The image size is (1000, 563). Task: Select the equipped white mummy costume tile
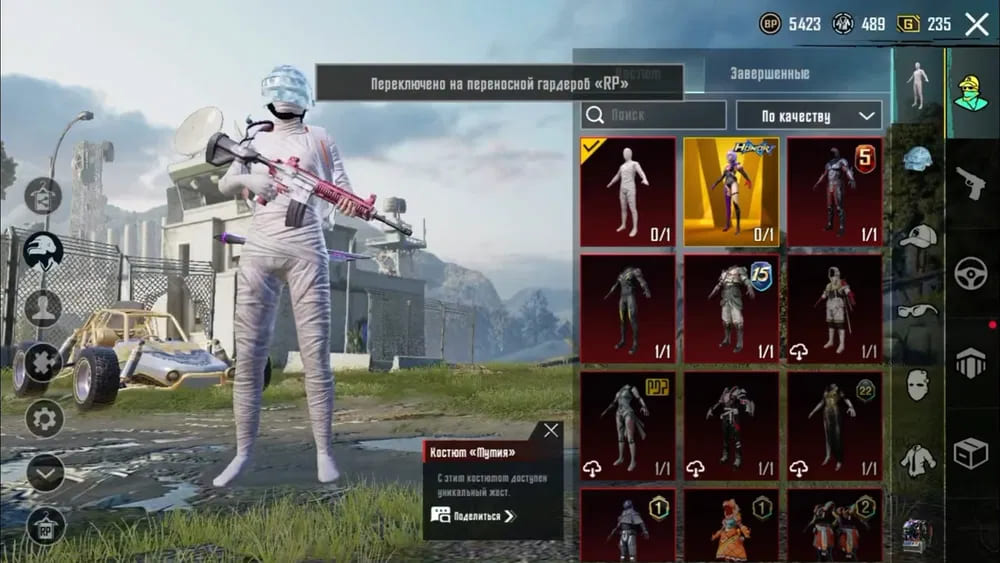click(628, 192)
